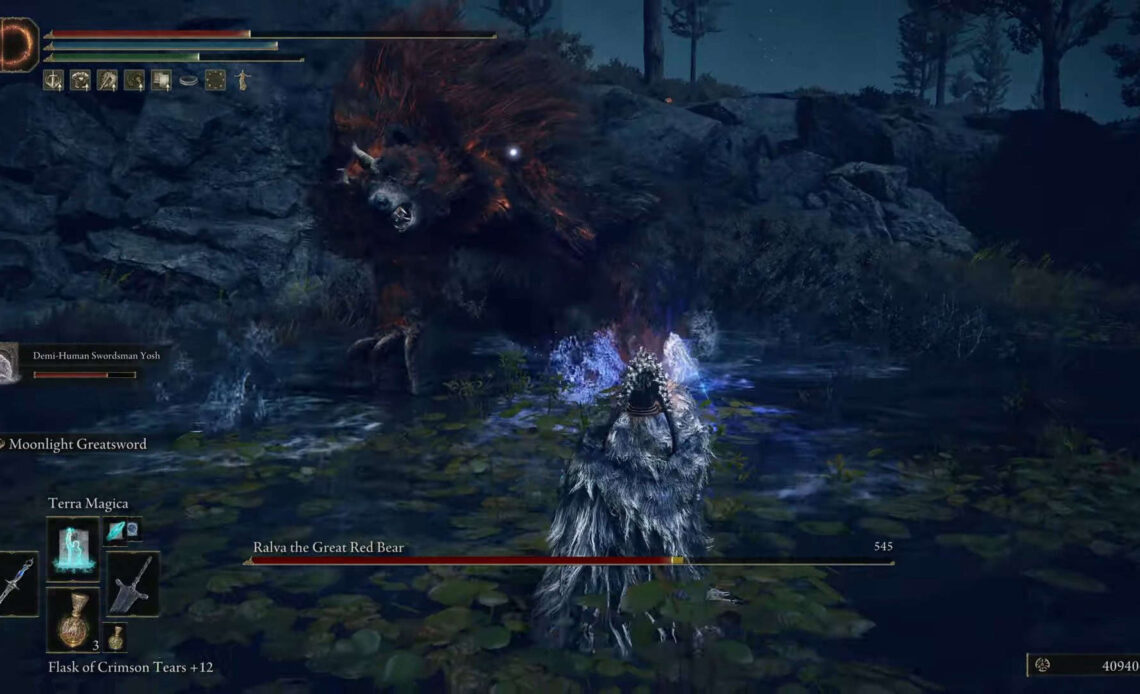Select the Terra Magica spell slot
The height and width of the screenshot is (694, 1140).
click(72, 549)
